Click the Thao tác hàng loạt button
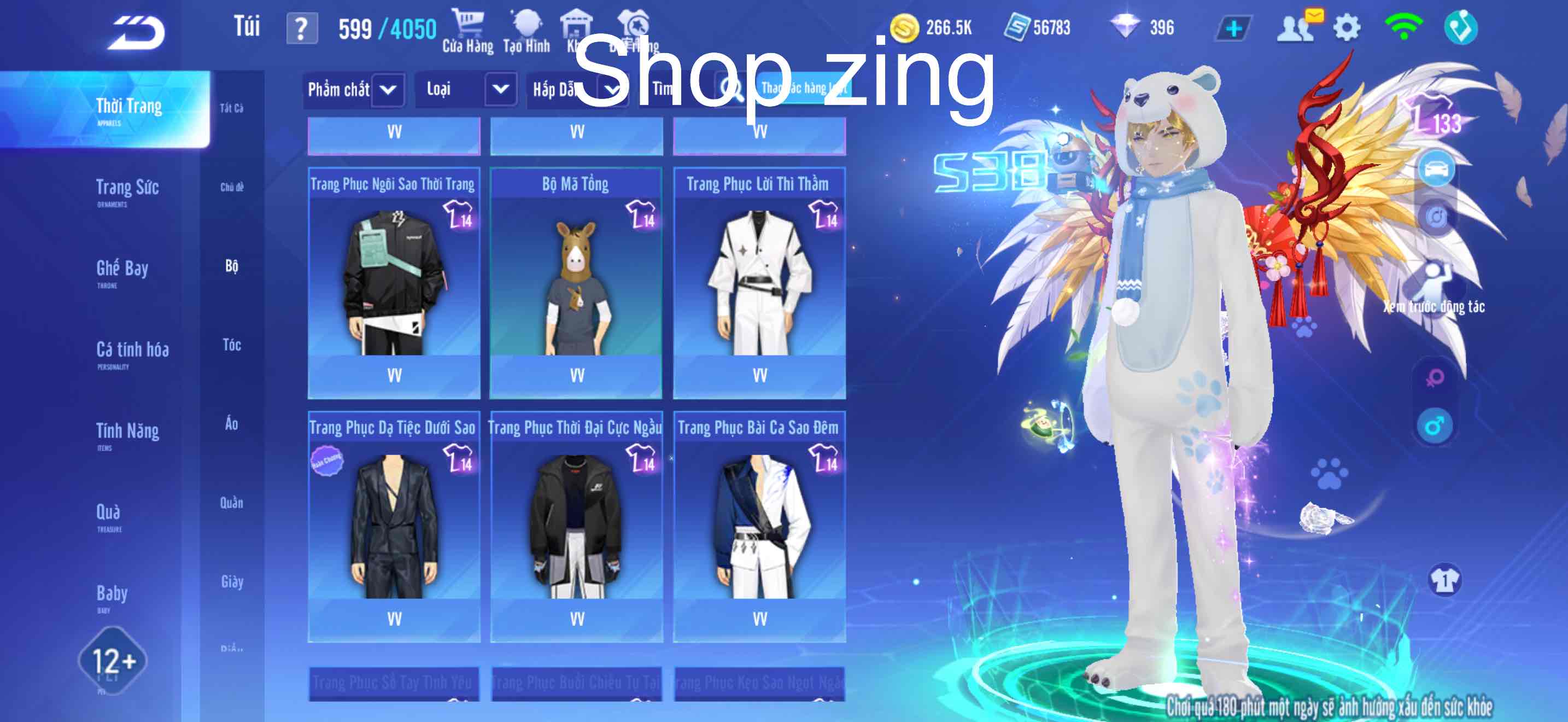Viewport: 1568px width, 722px height. tap(804, 90)
